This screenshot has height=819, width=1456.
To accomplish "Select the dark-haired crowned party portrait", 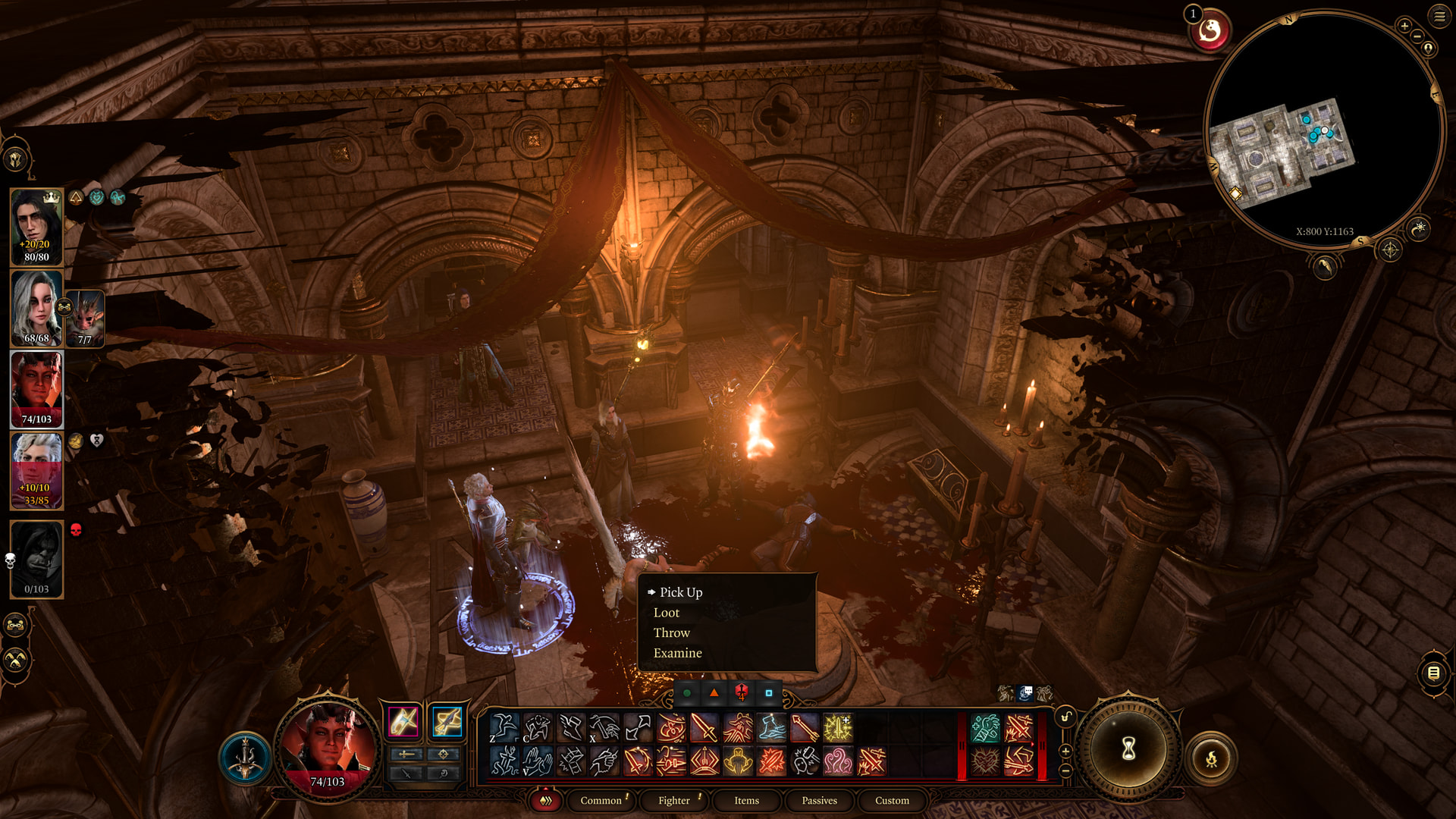I will [x=36, y=226].
